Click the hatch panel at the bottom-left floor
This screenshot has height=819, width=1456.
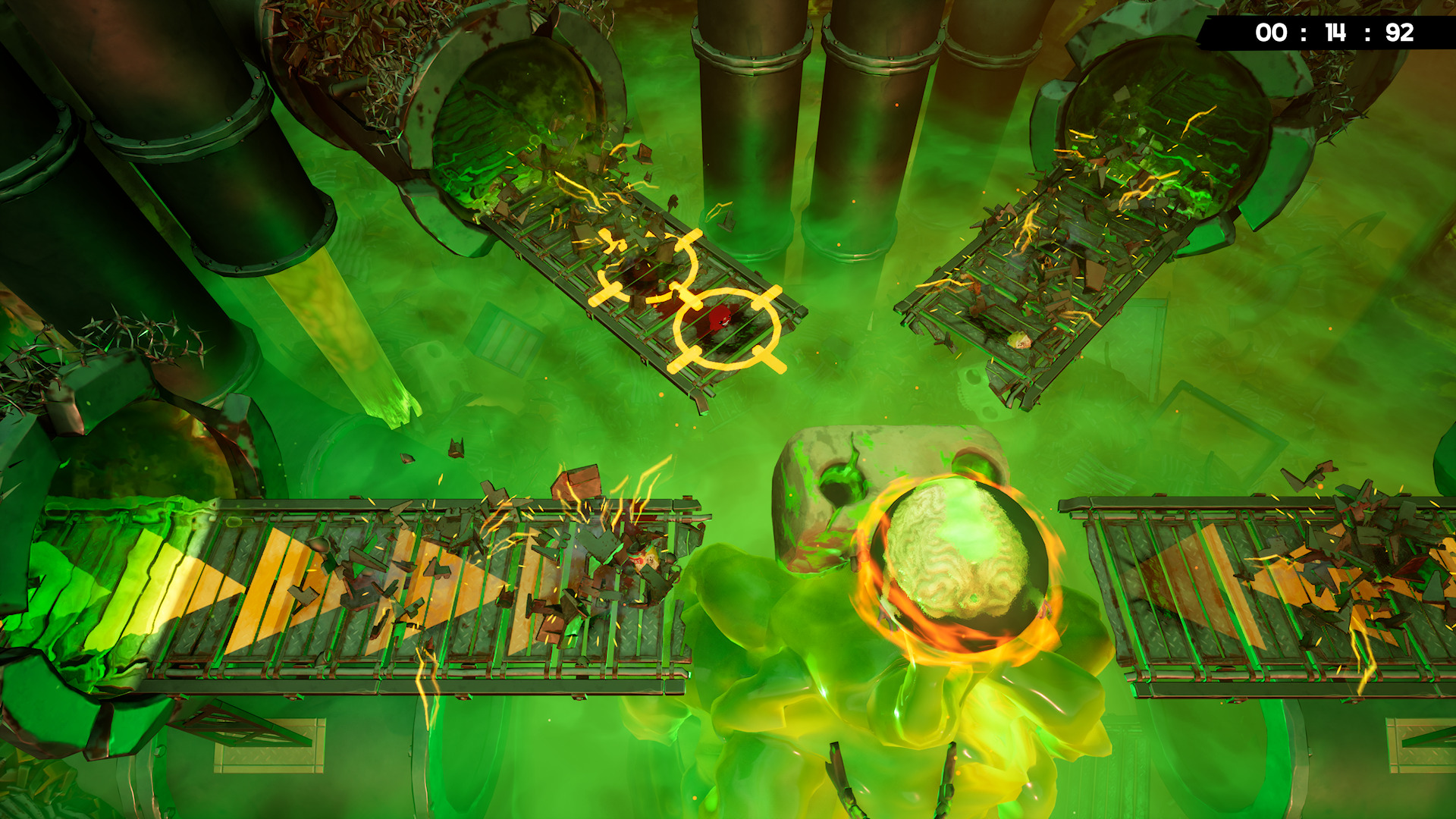coord(270,745)
